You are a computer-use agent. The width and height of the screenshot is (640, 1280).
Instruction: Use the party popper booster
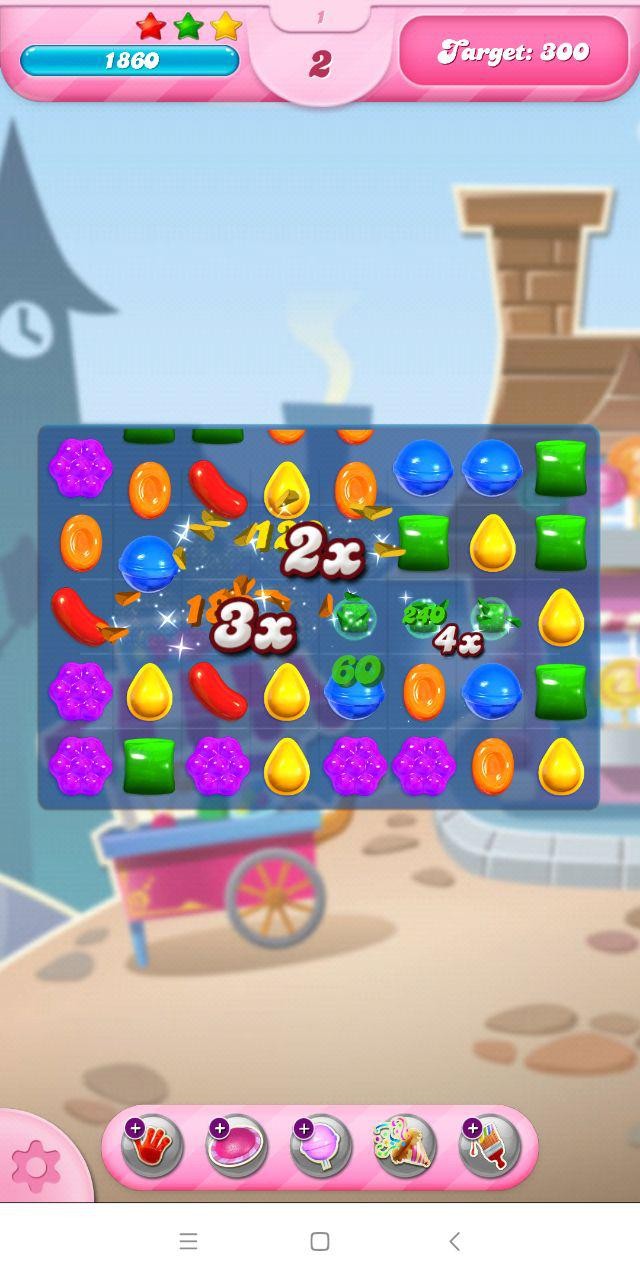405,1146
